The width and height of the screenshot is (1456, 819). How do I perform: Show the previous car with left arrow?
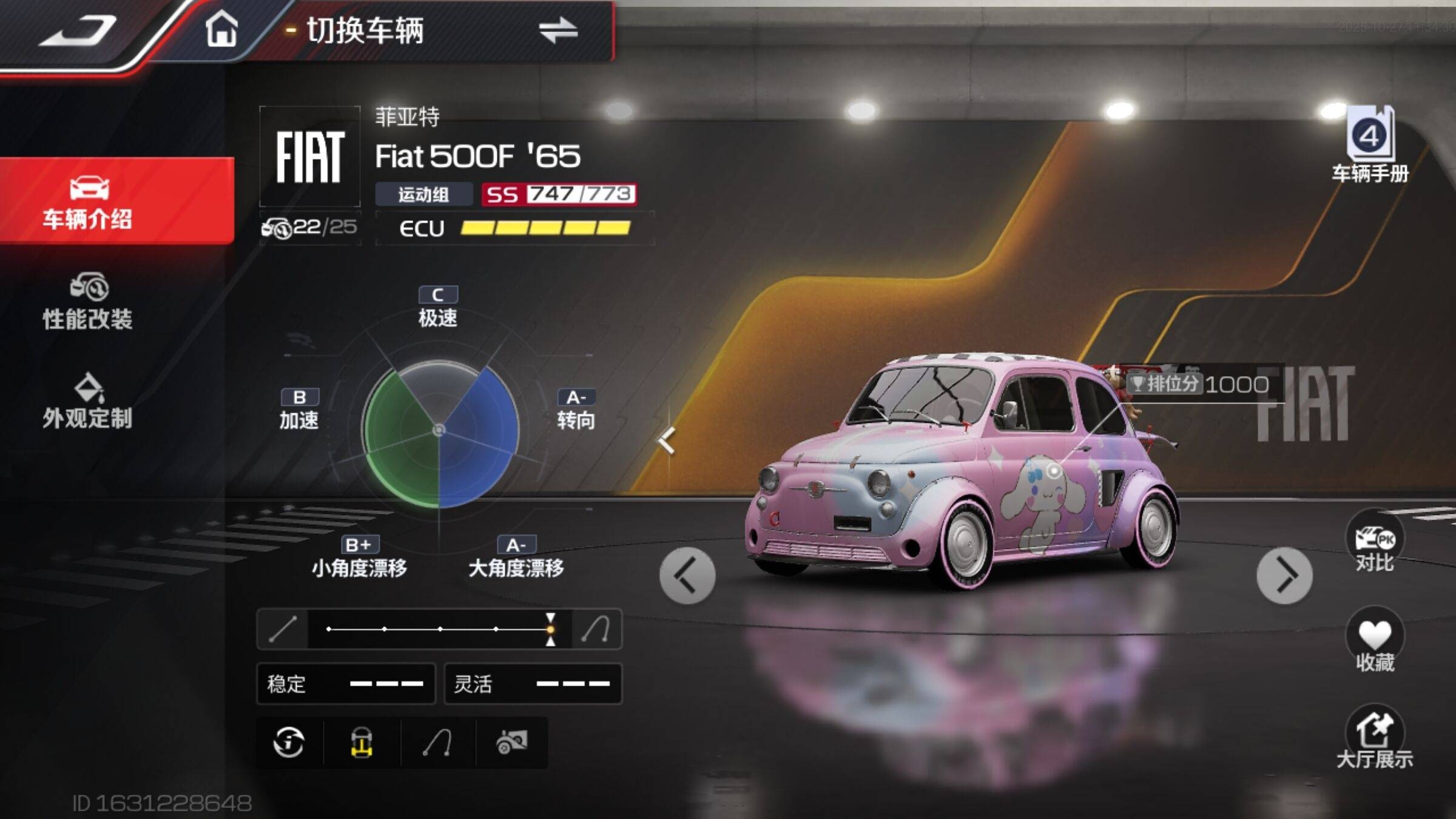(x=687, y=575)
